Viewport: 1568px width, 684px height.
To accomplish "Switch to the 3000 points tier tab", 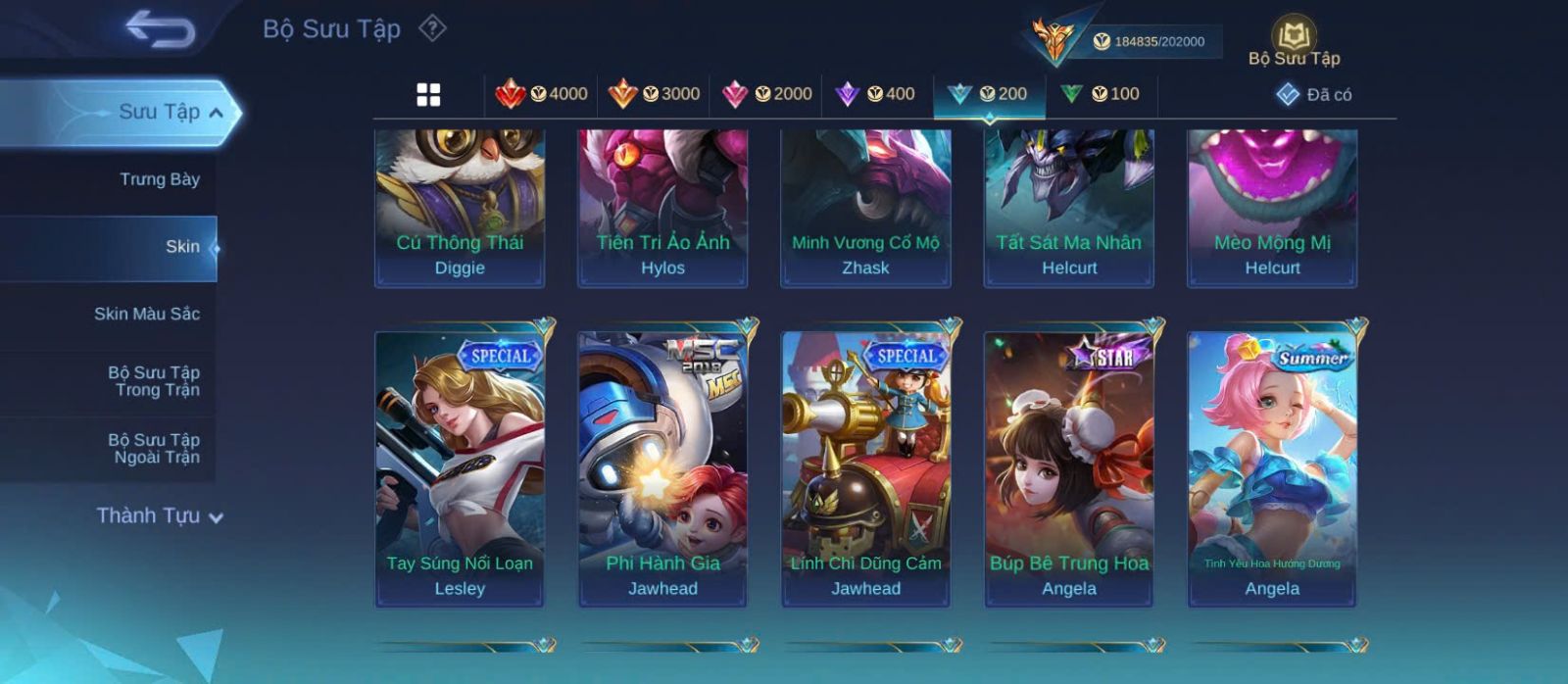I will click(654, 94).
